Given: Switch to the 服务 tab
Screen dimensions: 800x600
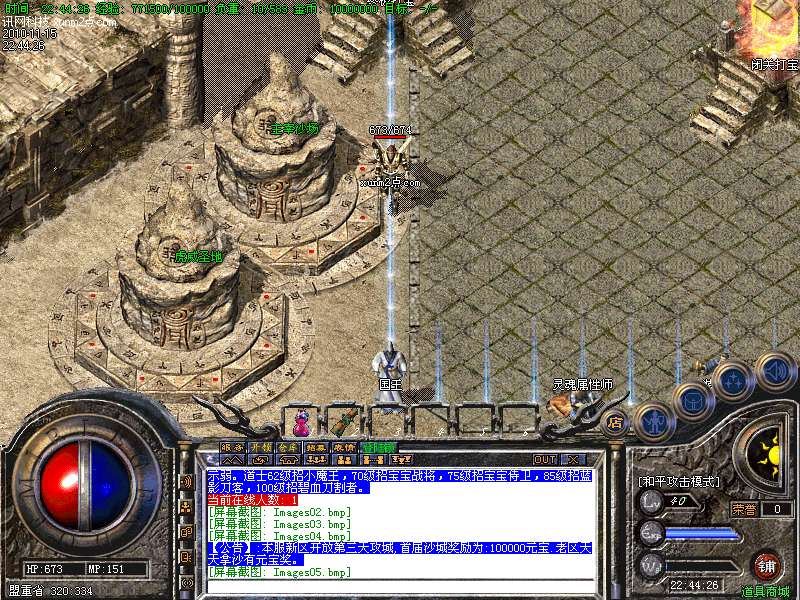Looking at the screenshot, I should tap(232, 447).
